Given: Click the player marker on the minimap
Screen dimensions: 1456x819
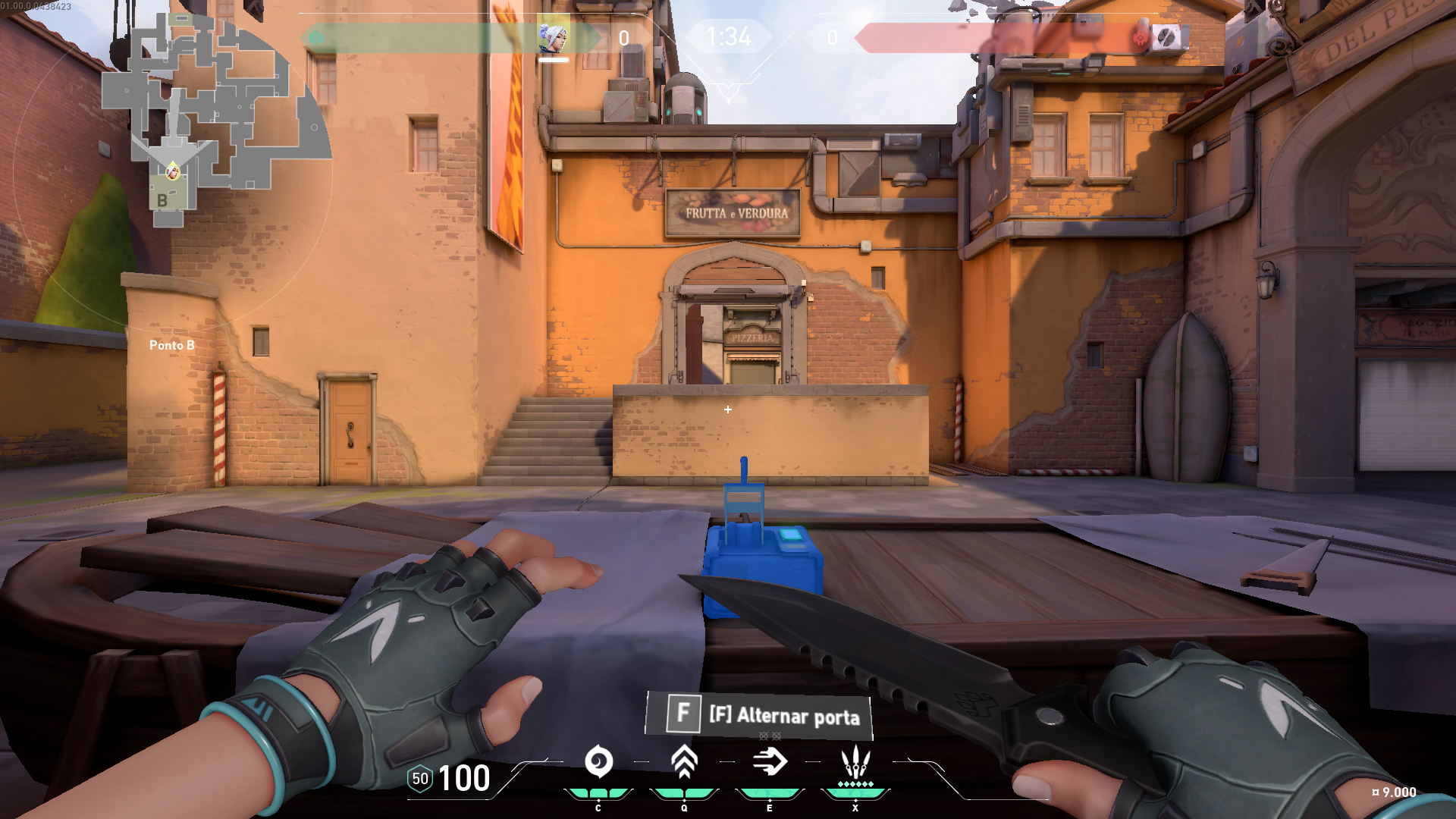Looking at the screenshot, I should tap(173, 171).
